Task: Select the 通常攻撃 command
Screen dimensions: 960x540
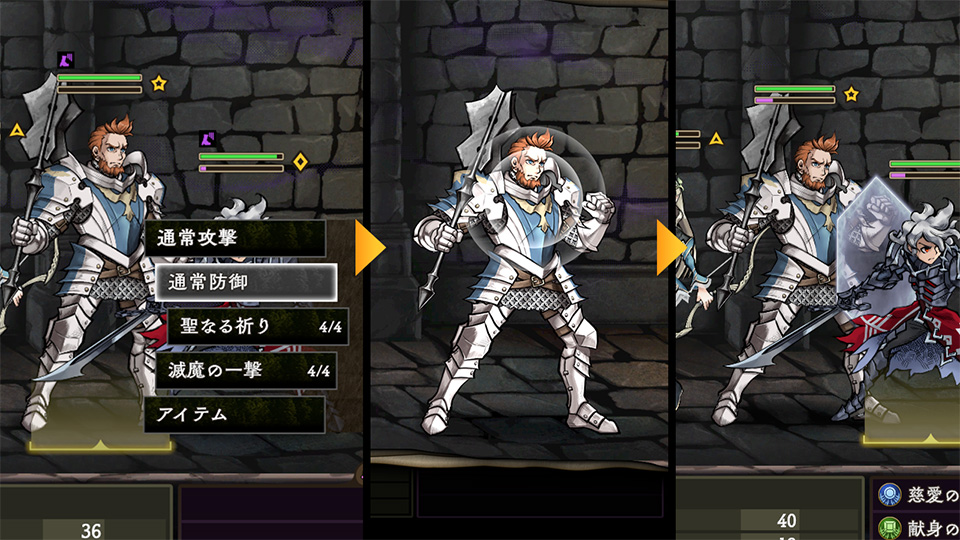Action: click(x=235, y=239)
